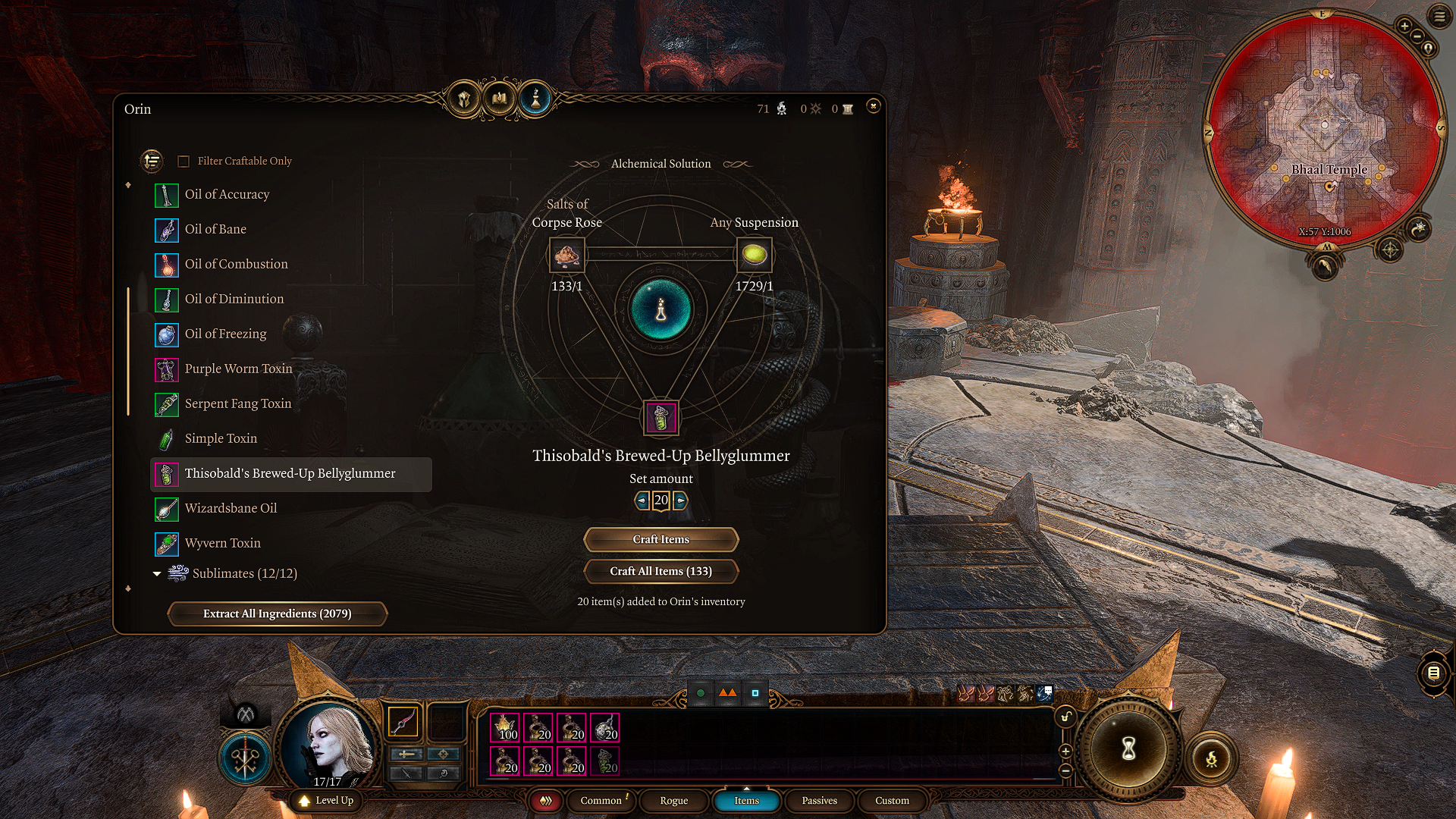The width and height of the screenshot is (1456, 819).
Task: Select the Wyvern Toxin recipe
Action: tap(222, 544)
